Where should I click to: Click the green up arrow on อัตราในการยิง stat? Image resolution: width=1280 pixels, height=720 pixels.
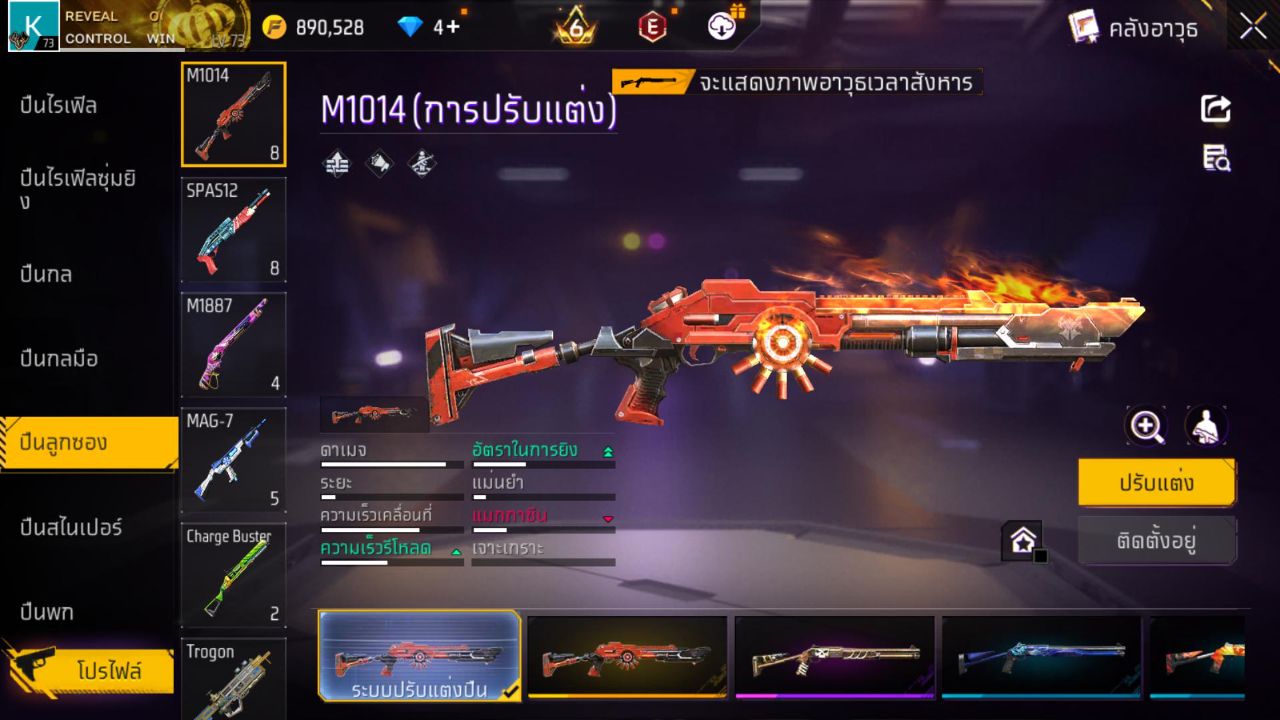[x=608, y=451]
